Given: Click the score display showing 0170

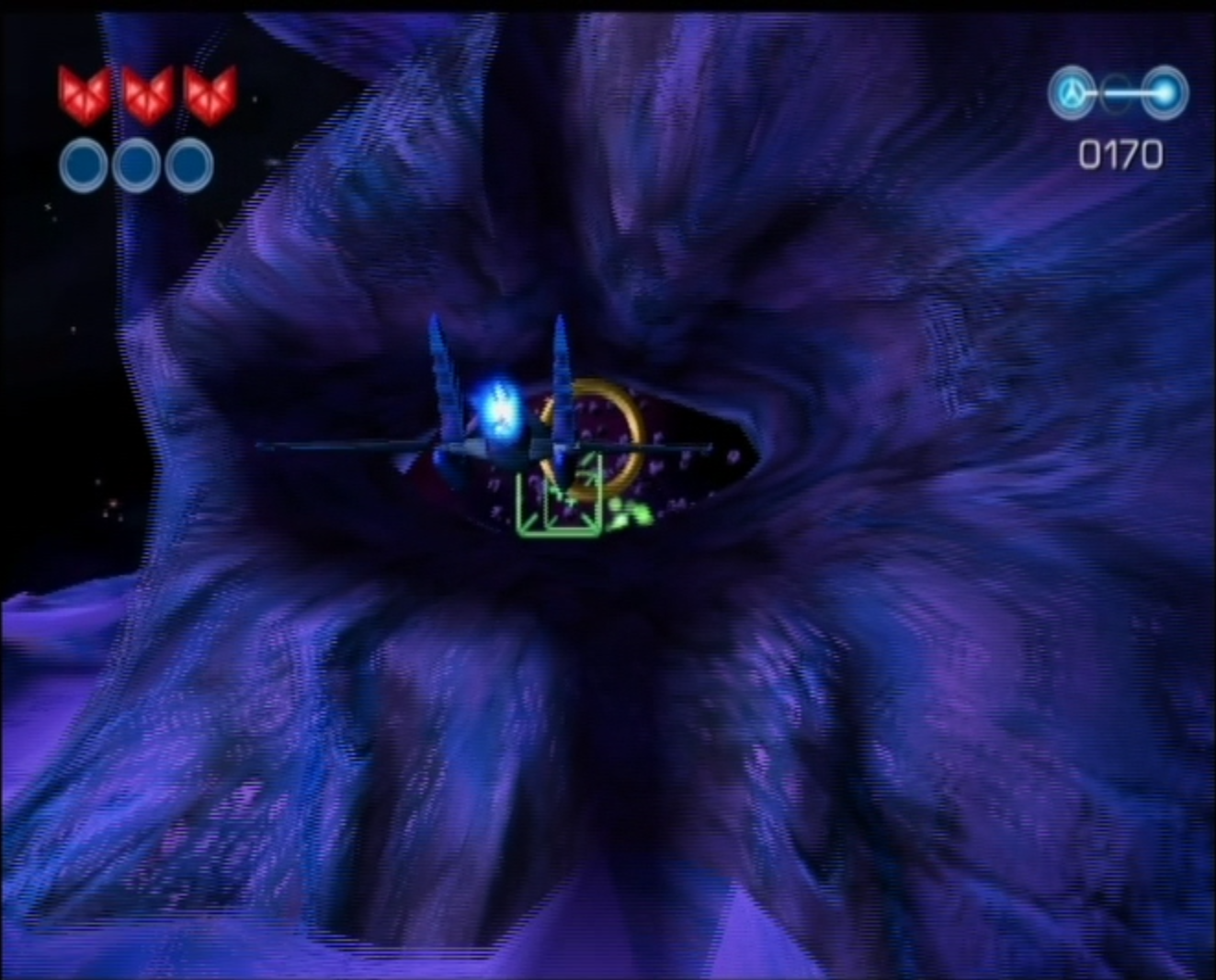Looking at the screenshot, I should pos(1120,154).
